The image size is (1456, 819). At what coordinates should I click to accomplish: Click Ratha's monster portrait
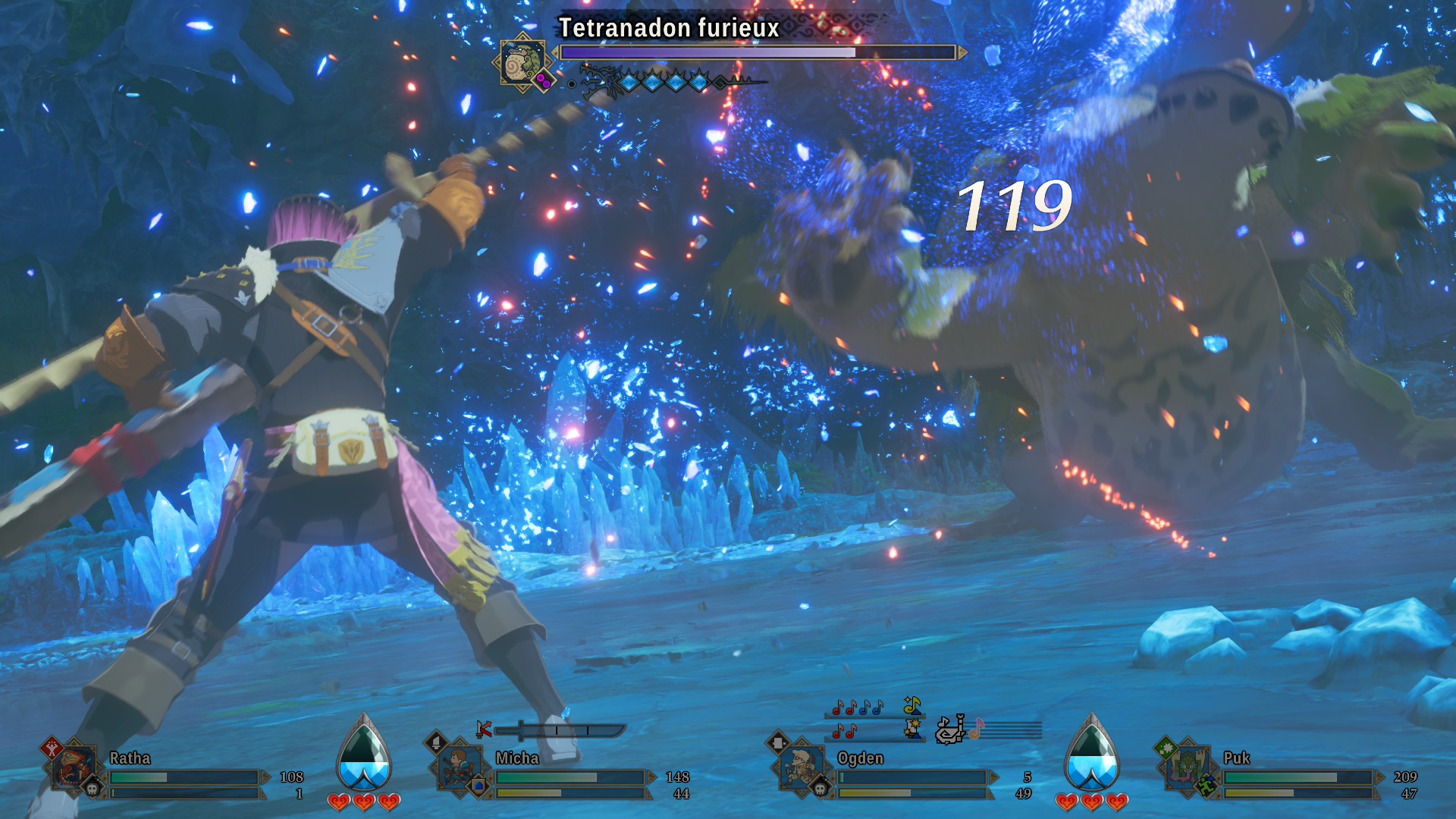[x=74, y=767]
